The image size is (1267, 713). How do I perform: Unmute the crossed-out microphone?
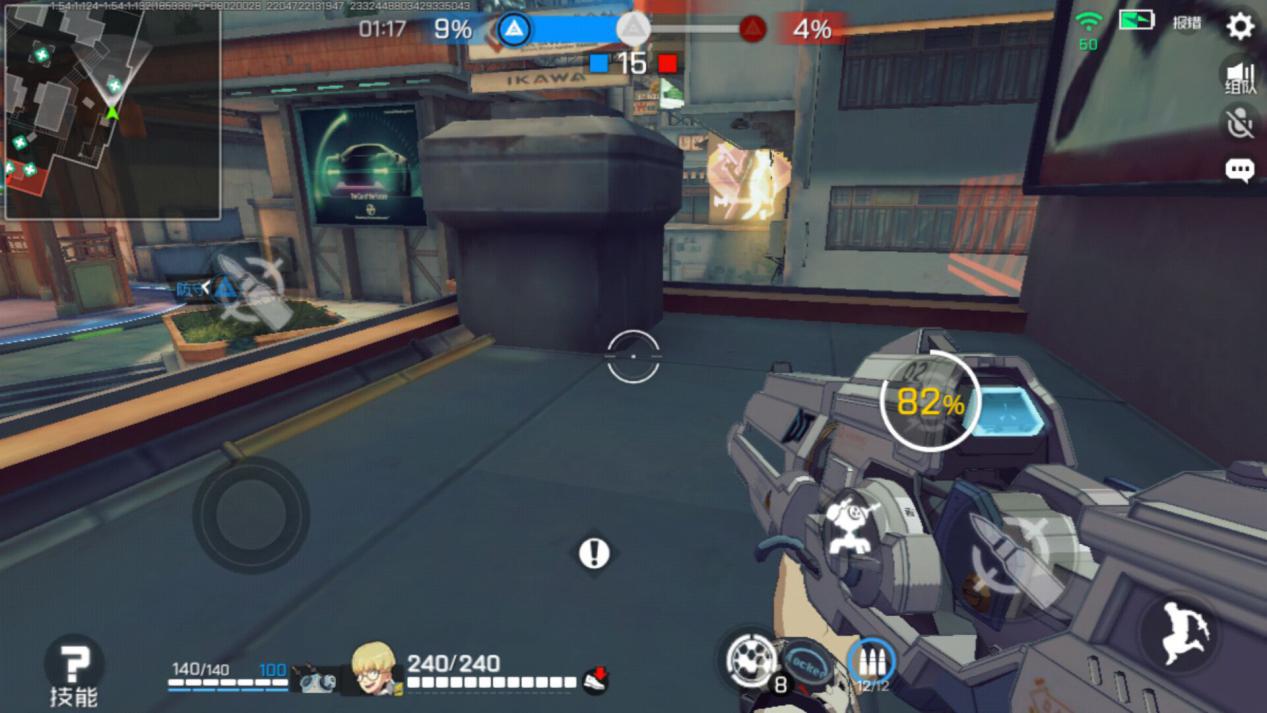tap(1240, 123)
